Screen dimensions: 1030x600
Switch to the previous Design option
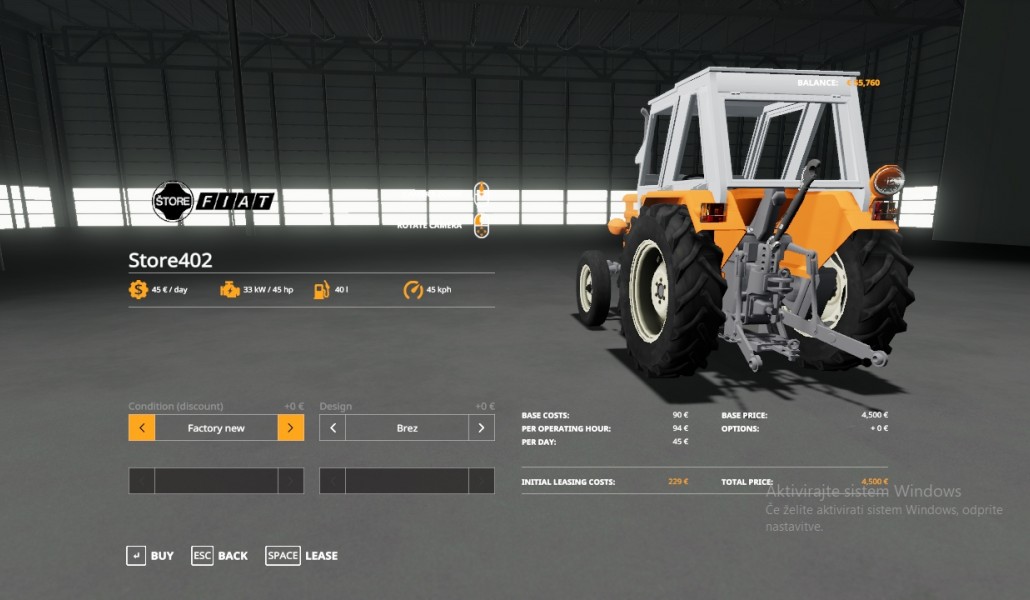click(x=332, y=428)
